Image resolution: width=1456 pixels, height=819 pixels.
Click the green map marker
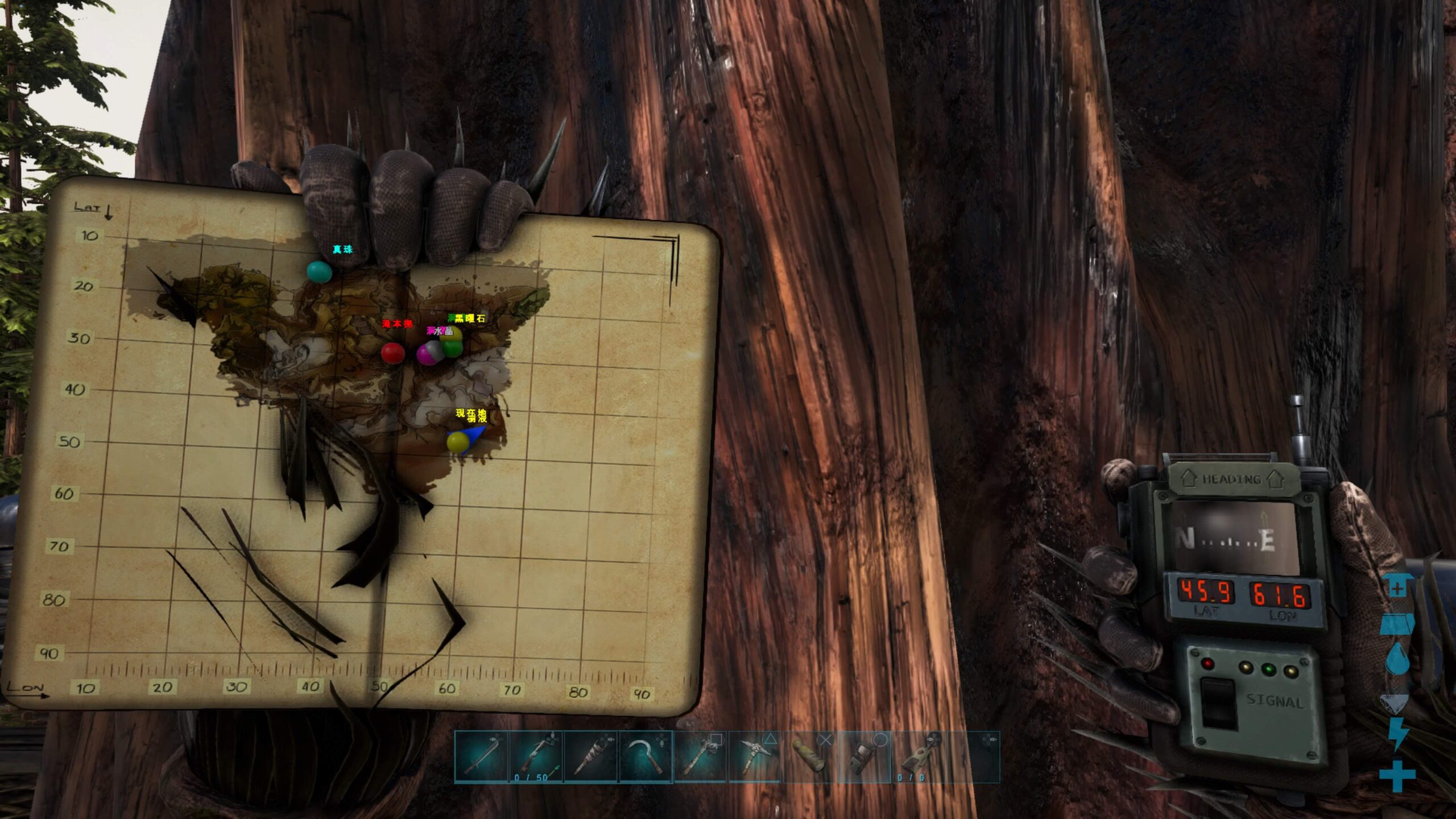(453, 347)
